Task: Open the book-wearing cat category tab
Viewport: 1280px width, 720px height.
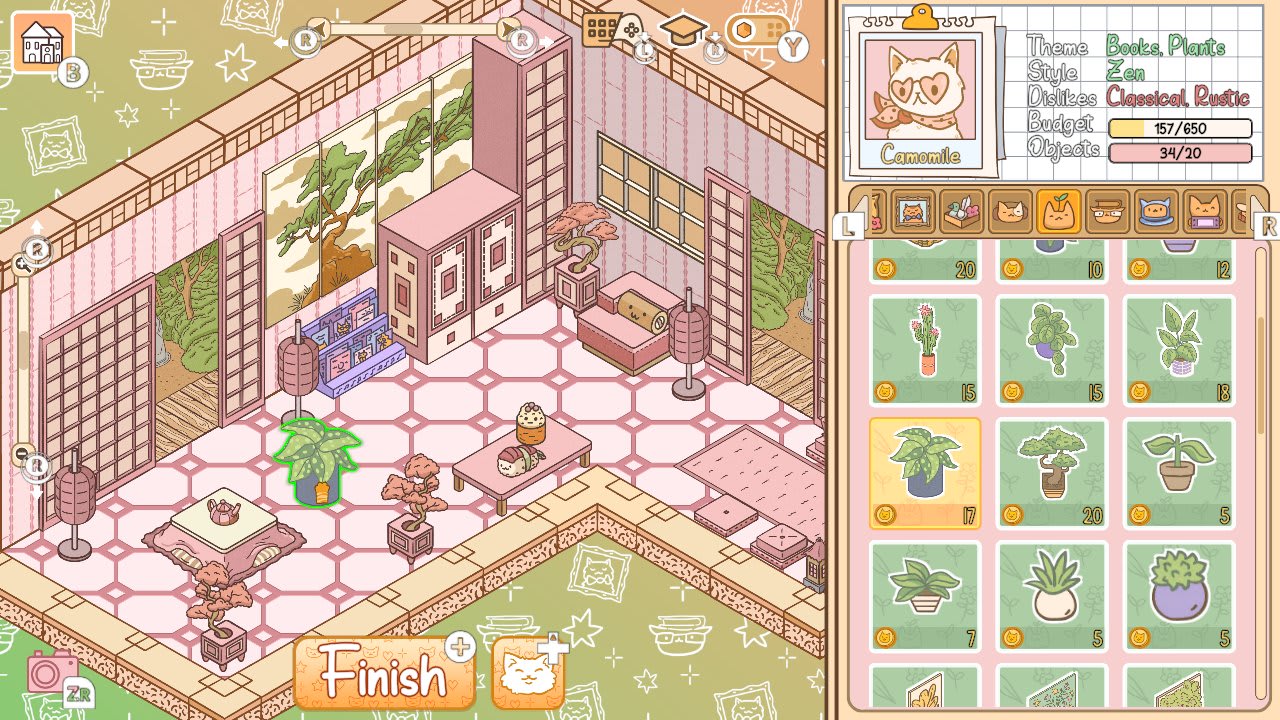Action: (x=1106, y=212)
